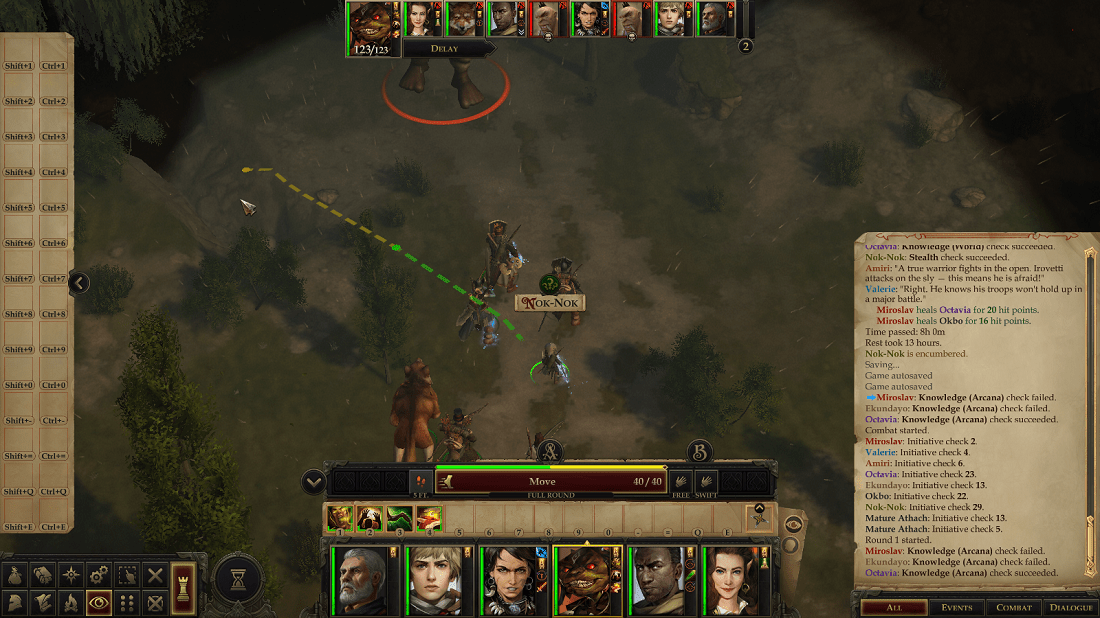Open the Dialogue log tab
Screen dimensions: 1100x618
1070,607
